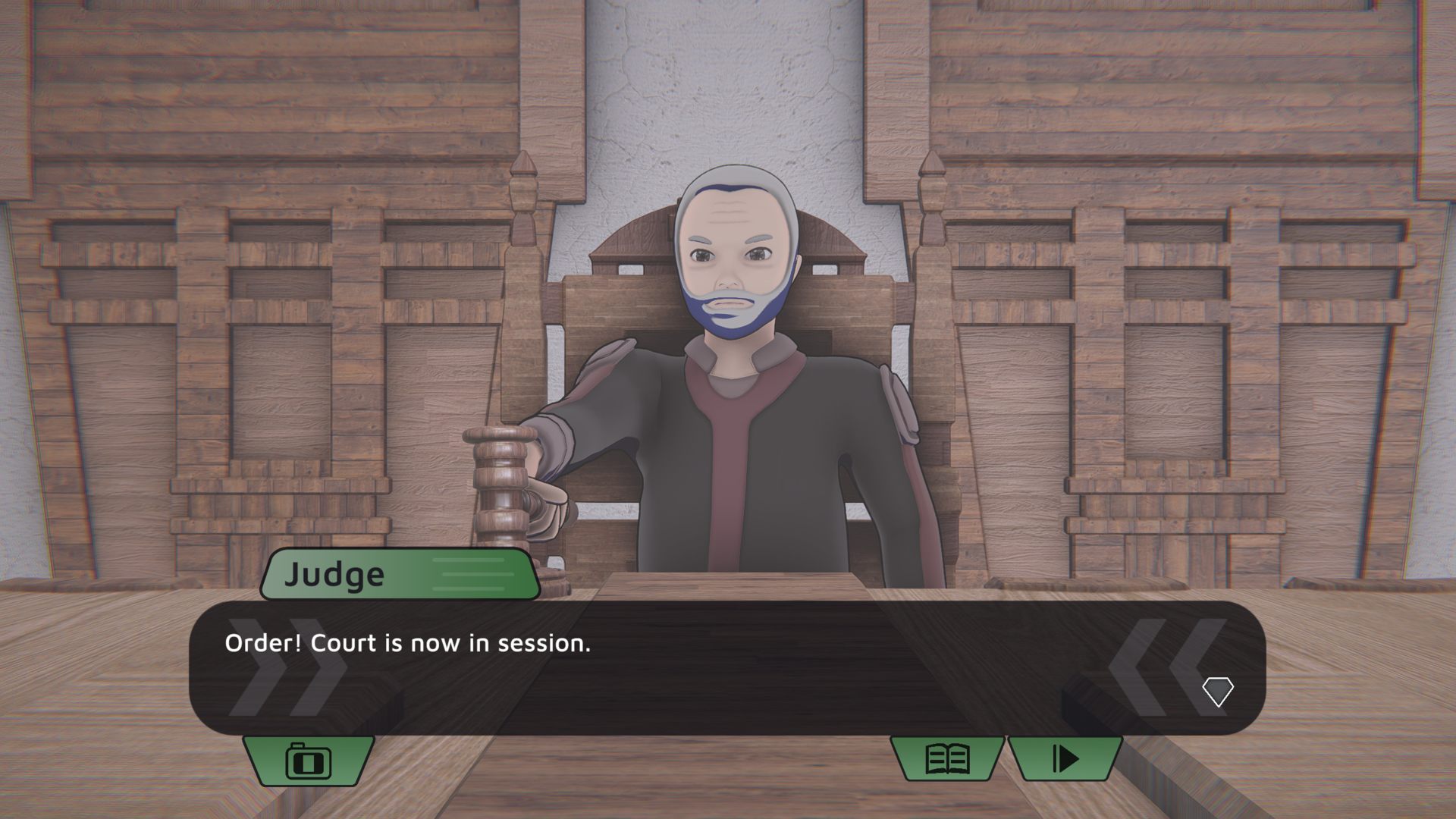Activate the auto-play arrow button
This screenshot has height=819, width=1456.
tap(1065, 758)
